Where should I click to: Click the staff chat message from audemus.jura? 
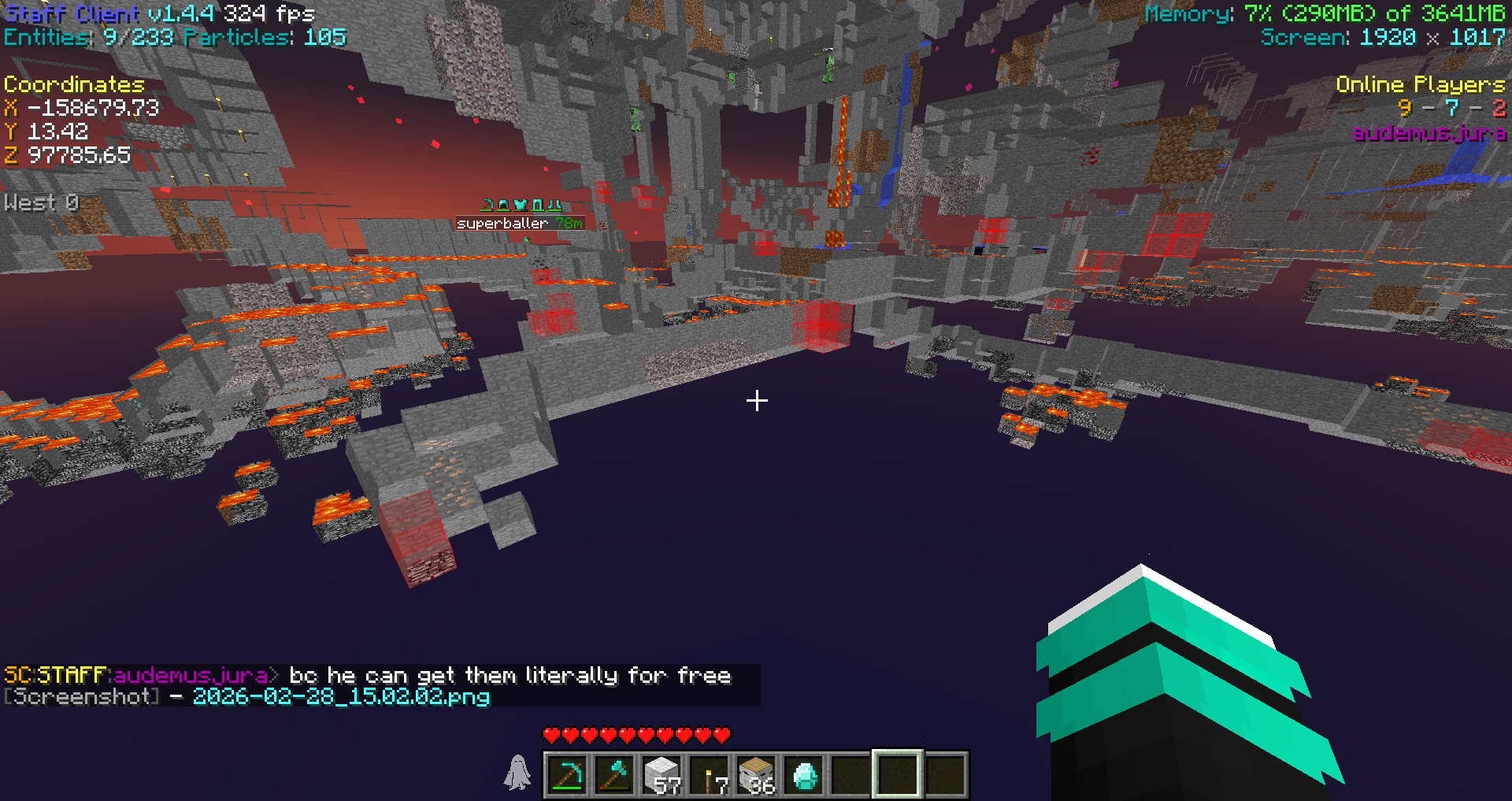pos(510,676)
